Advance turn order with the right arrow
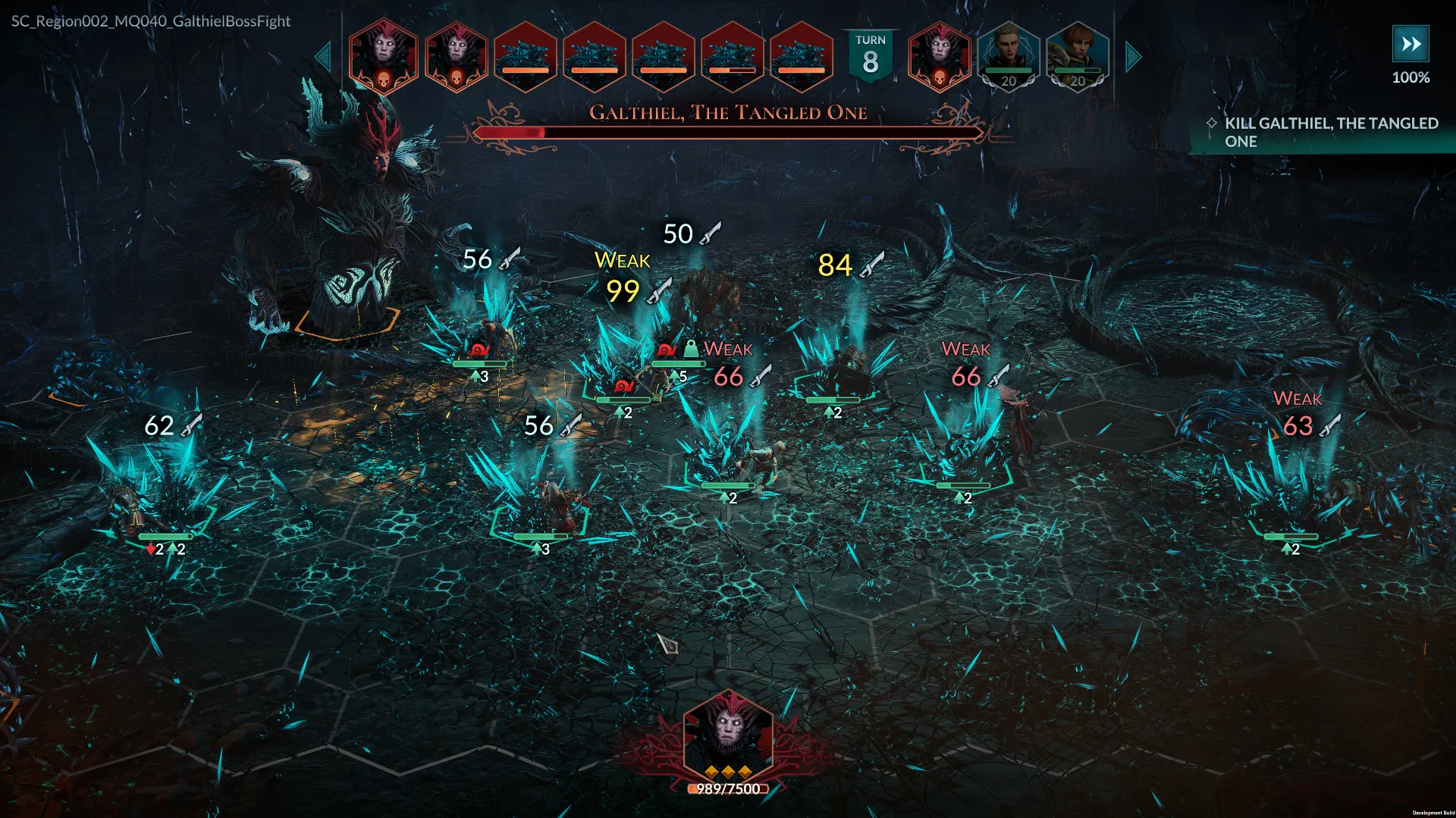This screenshot has width=1456, height=818. (x=1133, y=58)
